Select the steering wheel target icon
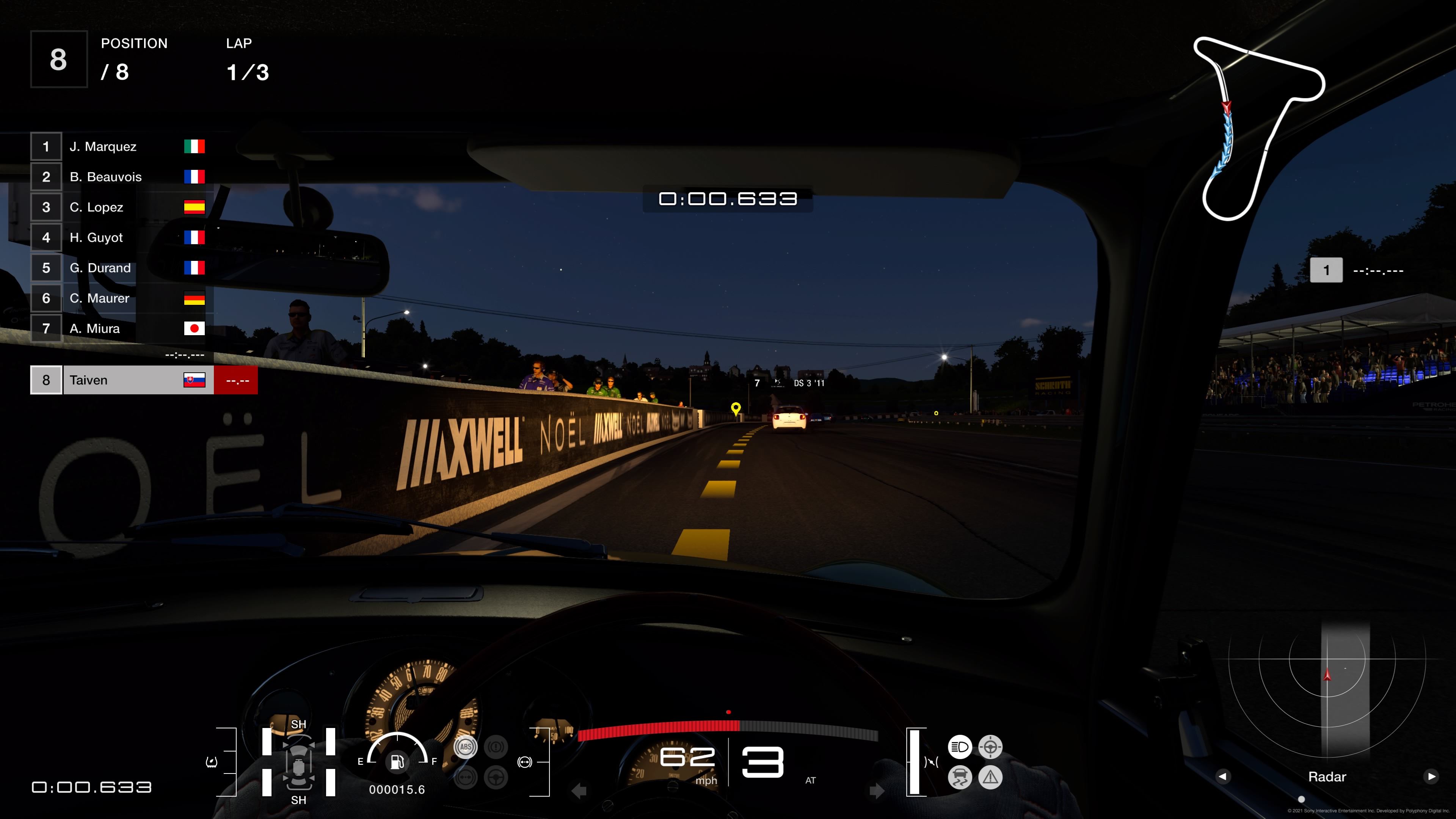Viewport: 1456px width, 819px height. [x=990, y=747]
